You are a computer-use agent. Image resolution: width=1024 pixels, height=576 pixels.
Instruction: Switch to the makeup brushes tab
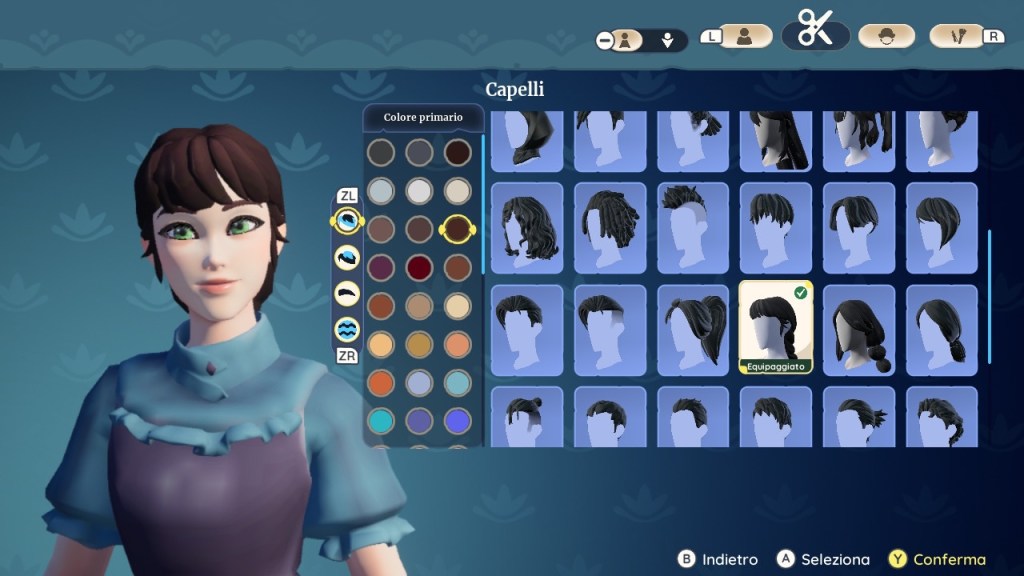pos(957,37)
